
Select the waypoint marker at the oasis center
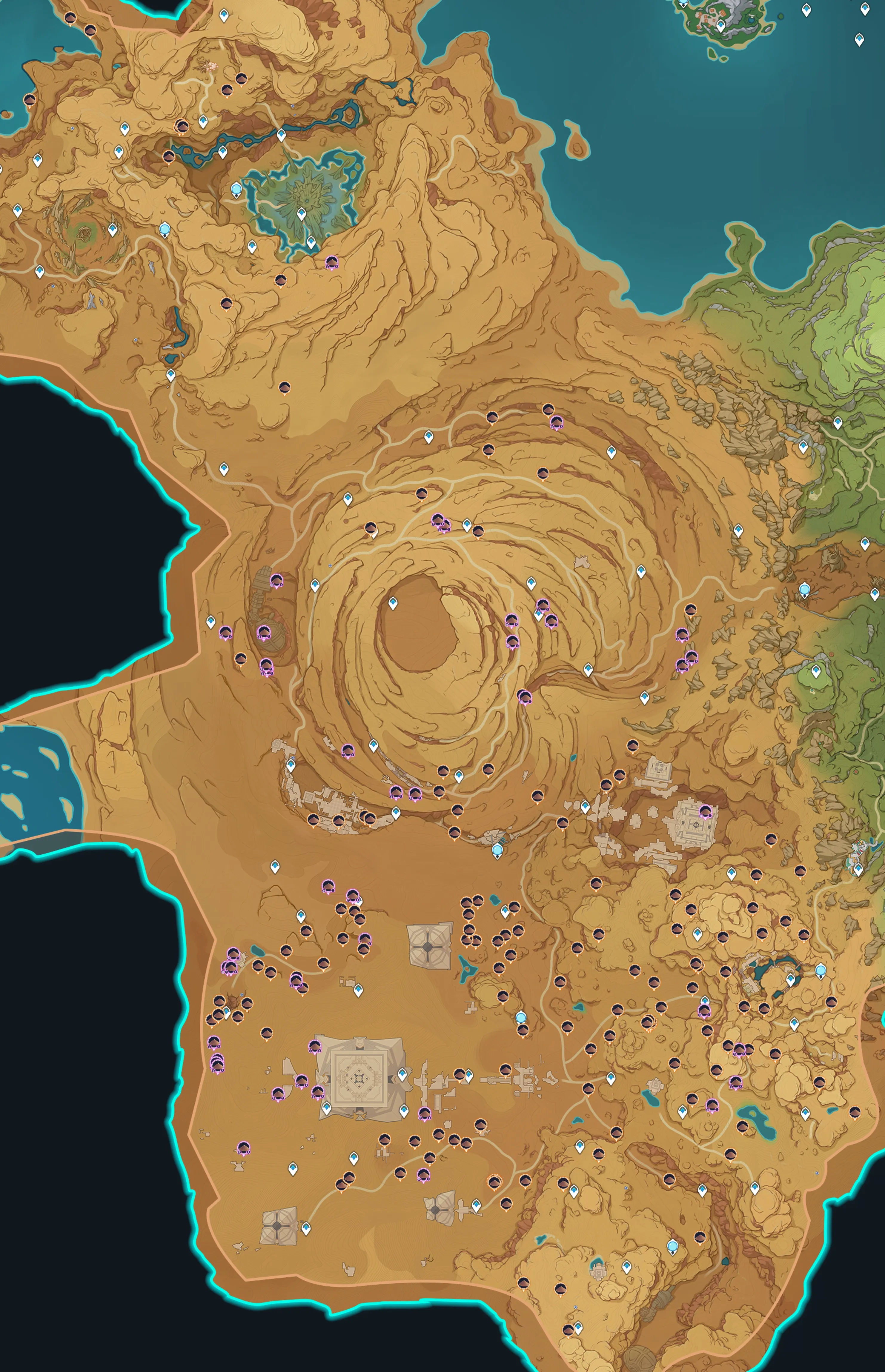[301, 214]
